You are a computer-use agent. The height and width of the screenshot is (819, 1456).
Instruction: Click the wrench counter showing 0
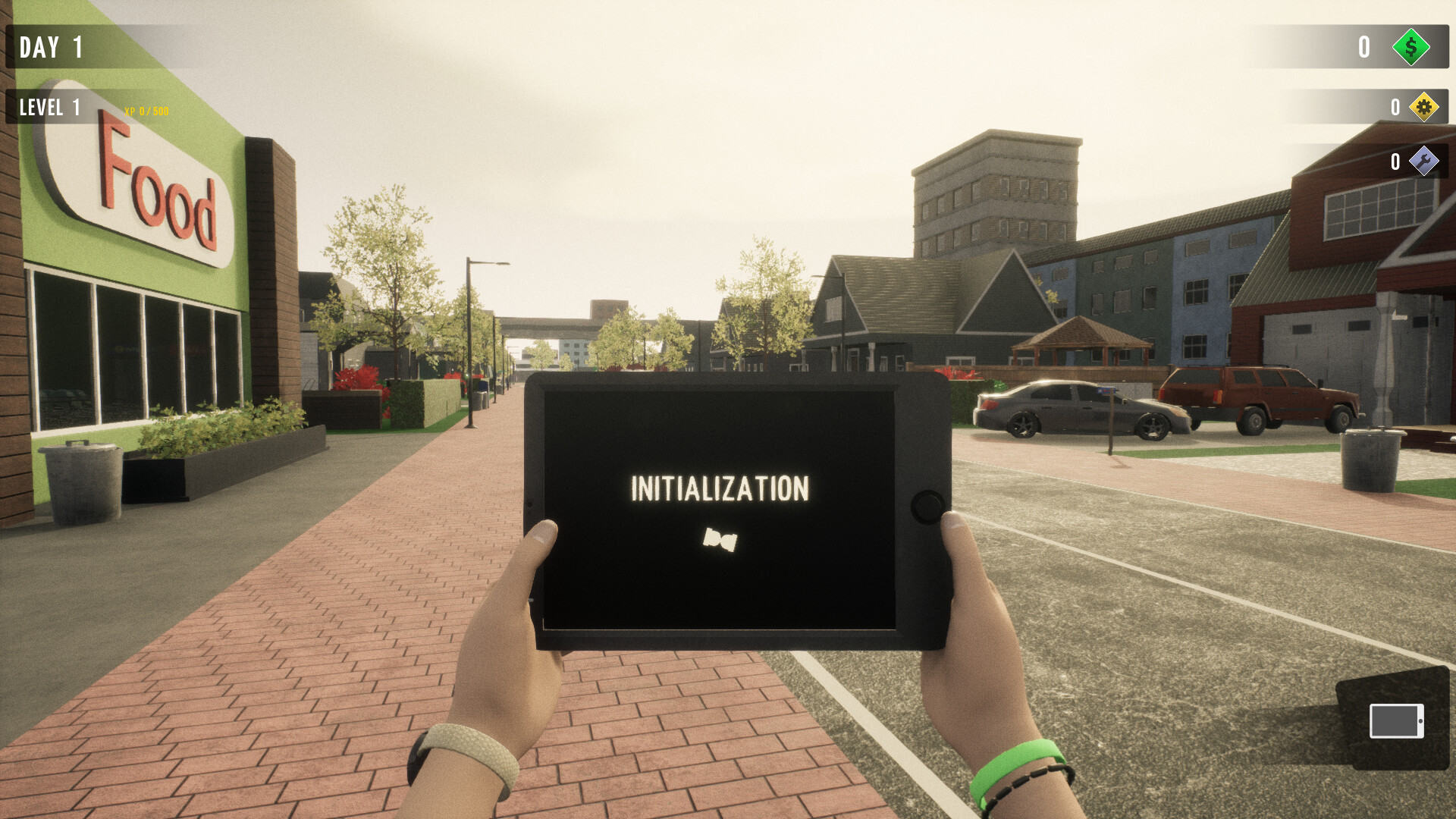pos(1394,162)
